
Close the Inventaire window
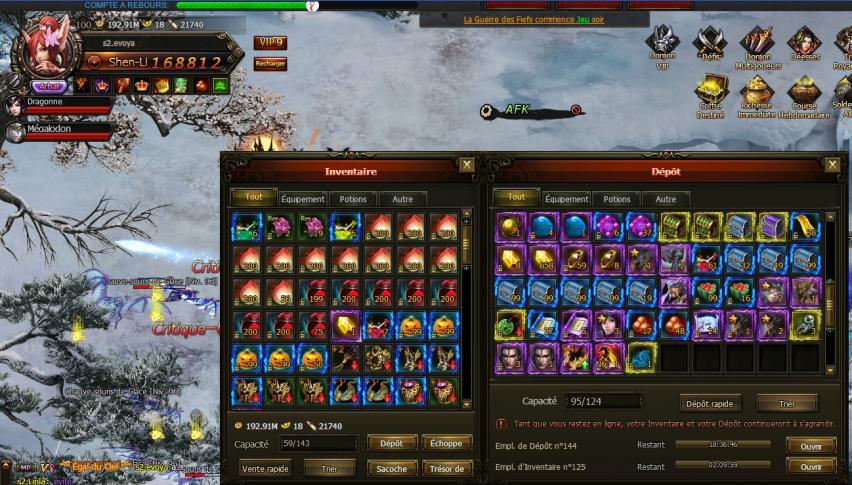tap(466, 165)
